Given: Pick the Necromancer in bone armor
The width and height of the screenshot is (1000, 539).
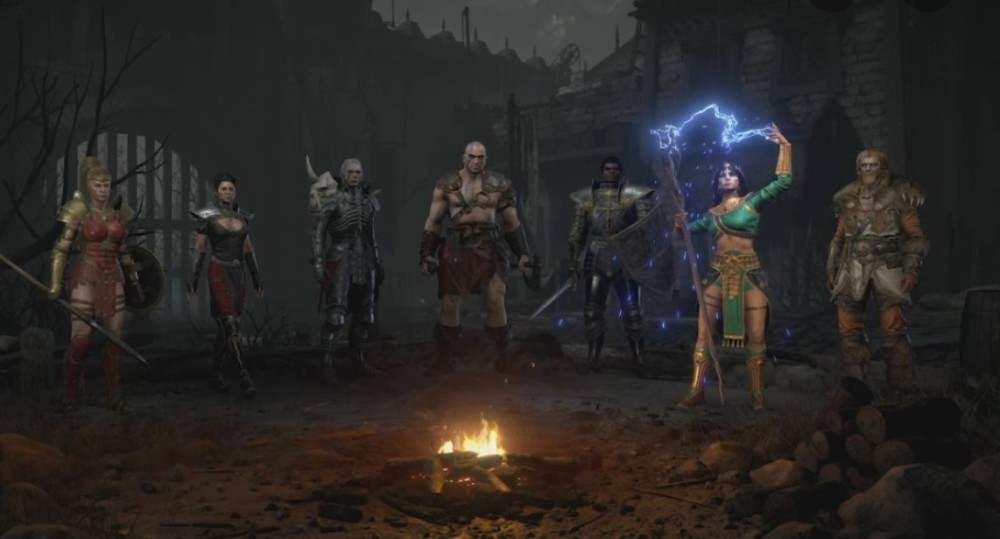Looking at the screenshot, I should pyautogui.click(x=347, y=262).
